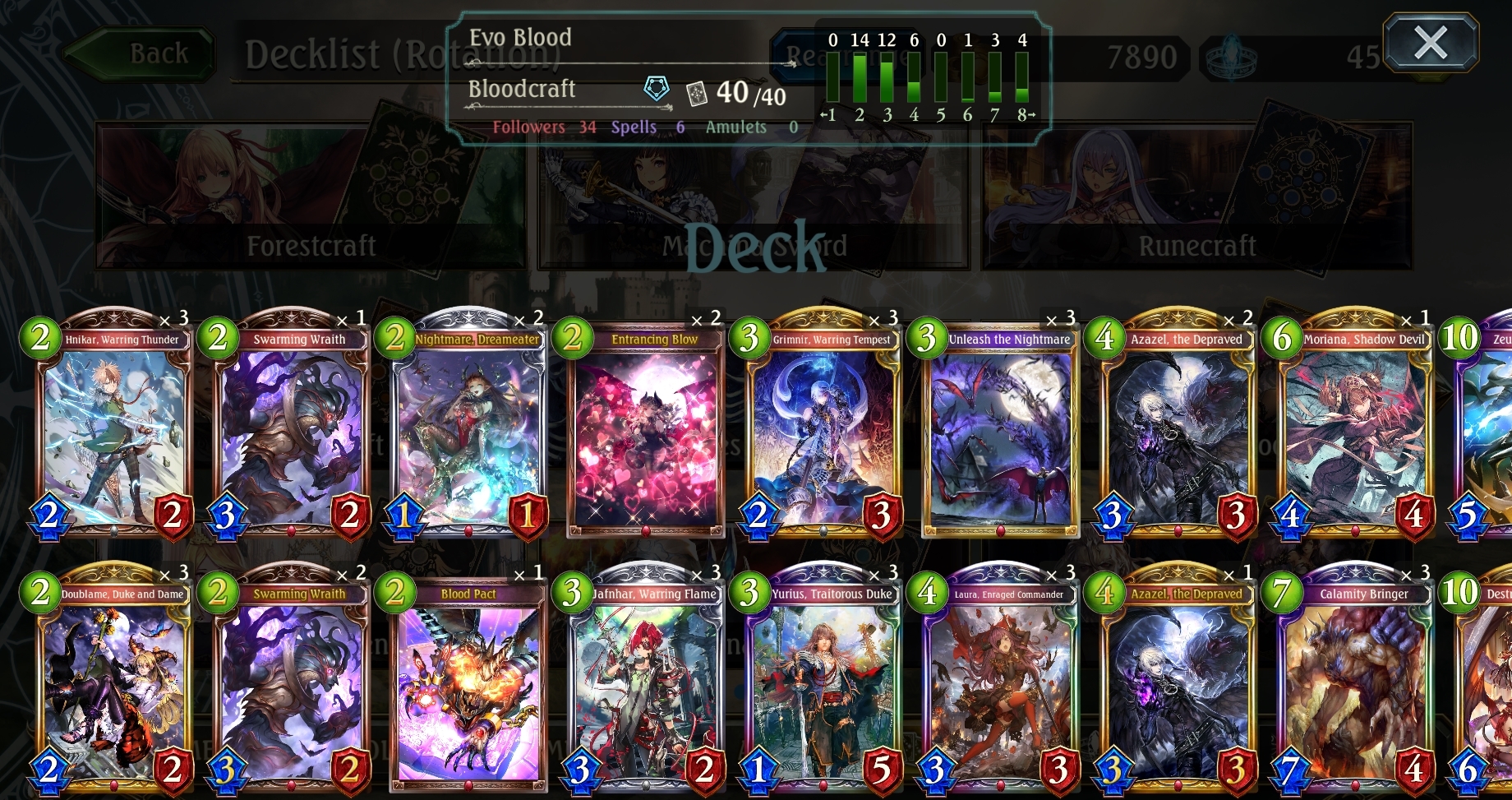Viewport: 1512px width, 800px height.
Task: Toggle the Followers filter
Action: point(528,127)
